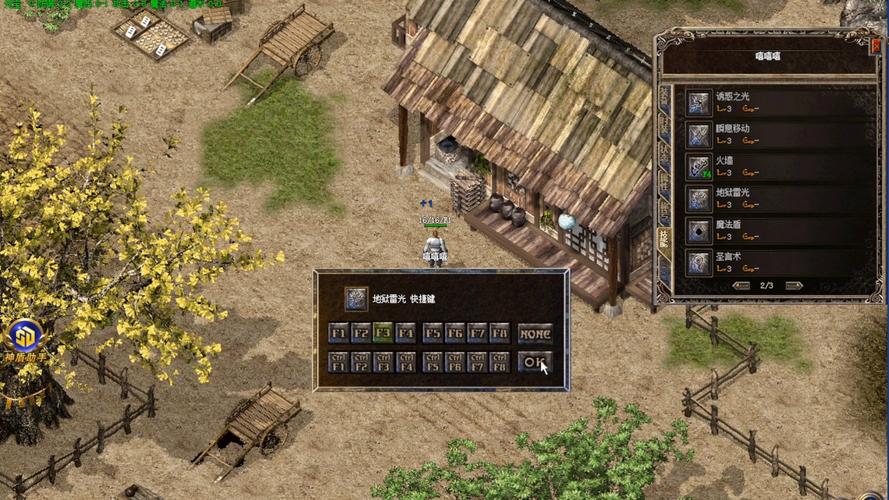Choose the Ctrl F1 hotkey button
Viewport: 889px width, 500px height.
338,362
